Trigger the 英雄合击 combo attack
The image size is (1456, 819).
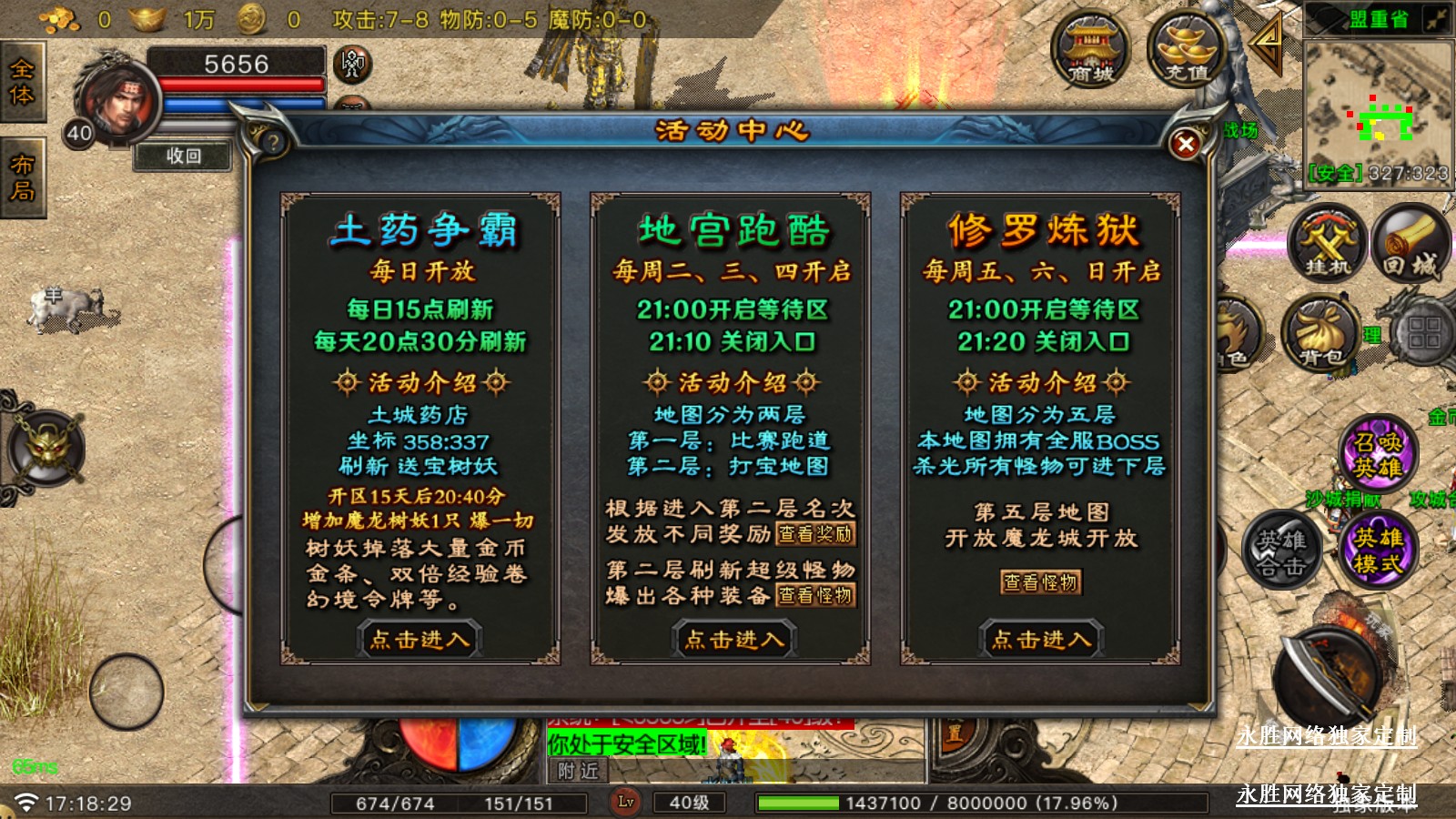(x=1281, y=551)
